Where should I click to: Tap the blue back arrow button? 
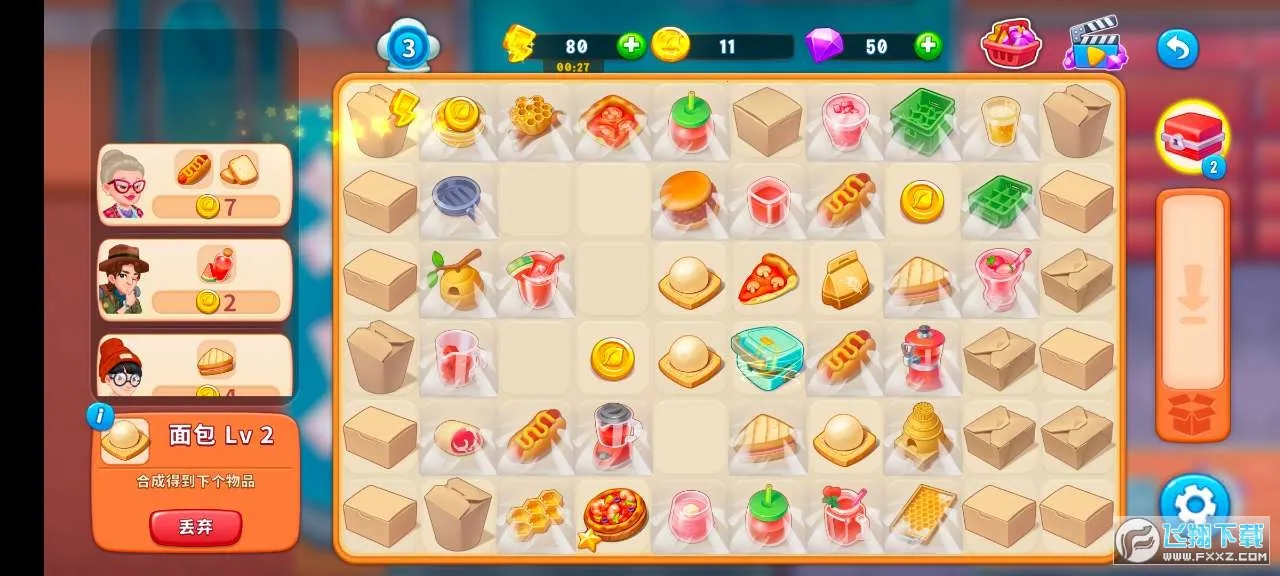tap(1177, 48)
